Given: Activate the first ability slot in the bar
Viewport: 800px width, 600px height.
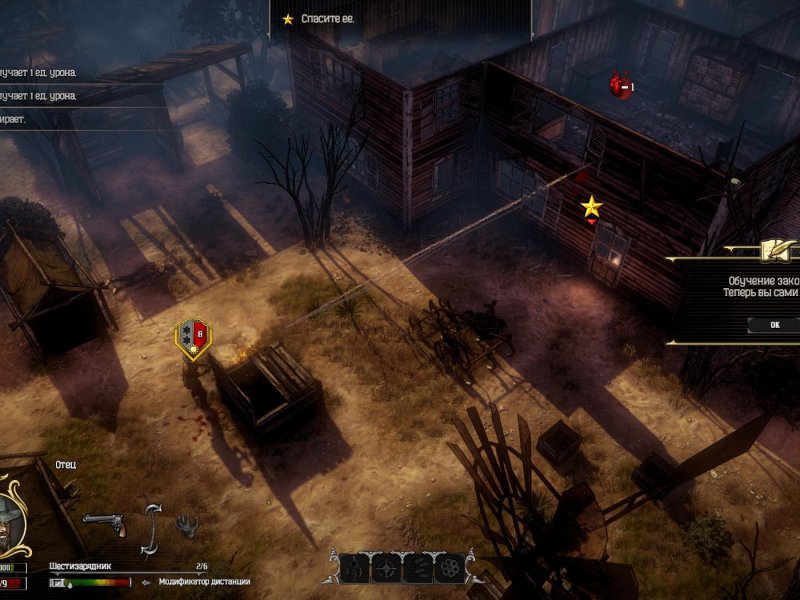Looking at the screenshot, I should 355,568.
